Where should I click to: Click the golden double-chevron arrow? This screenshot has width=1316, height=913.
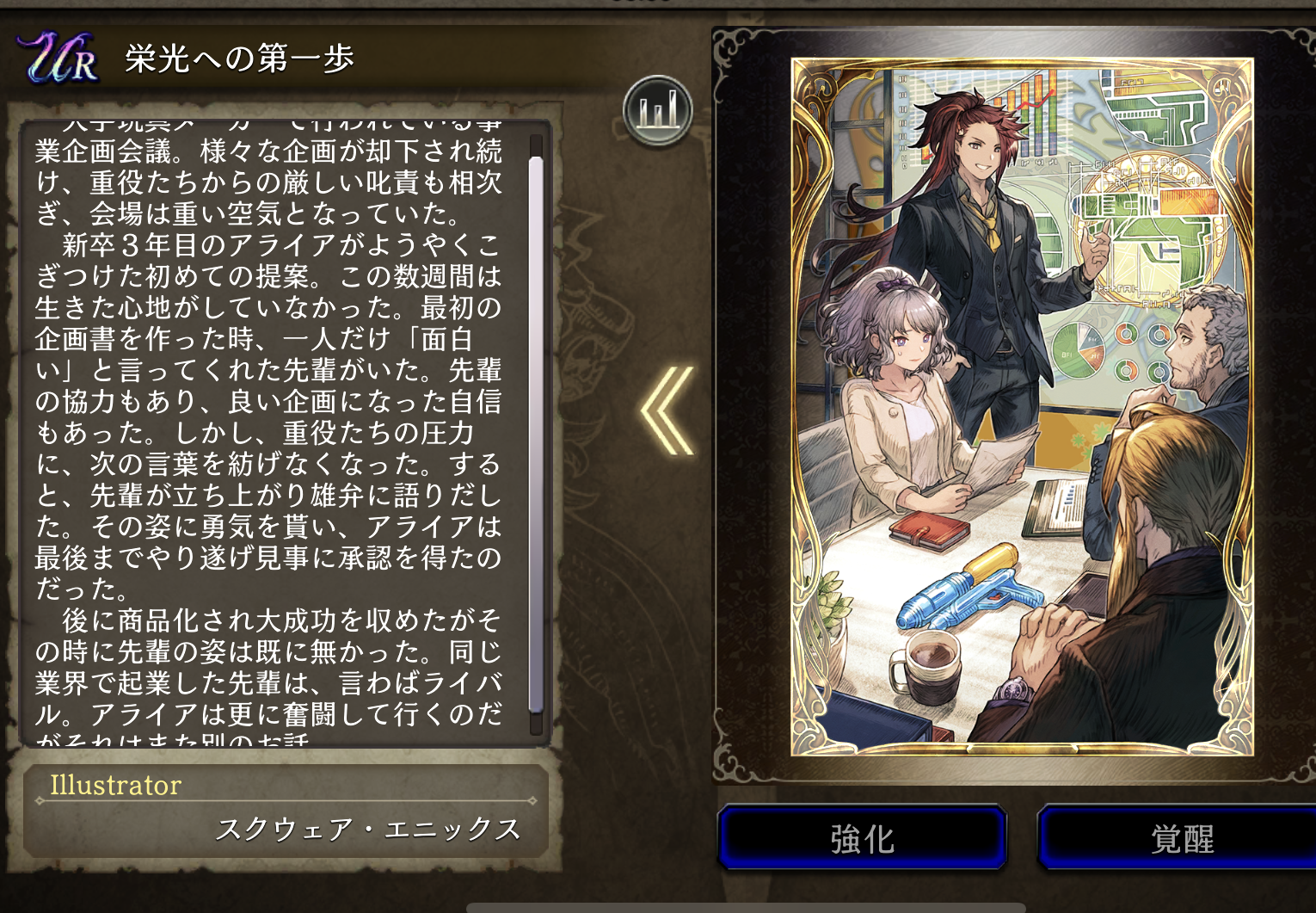point(668,410)
